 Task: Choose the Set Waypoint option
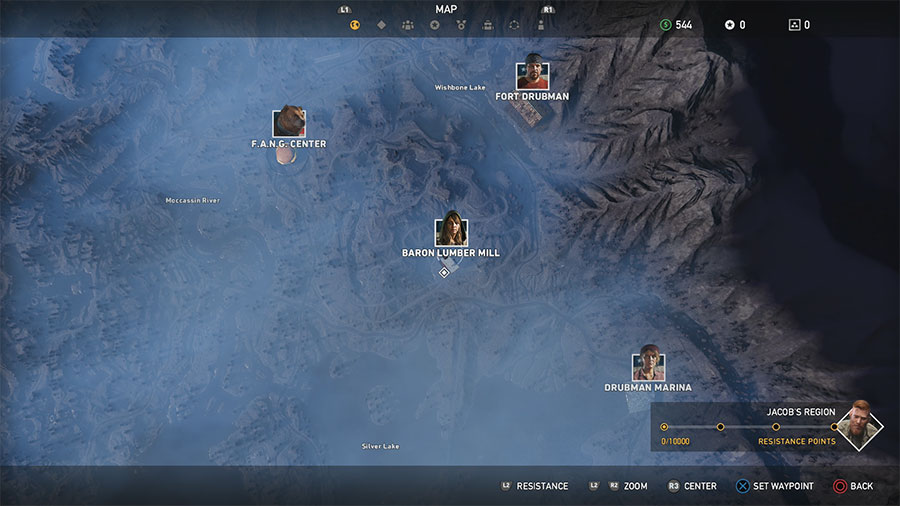click(x=775, y=486)
